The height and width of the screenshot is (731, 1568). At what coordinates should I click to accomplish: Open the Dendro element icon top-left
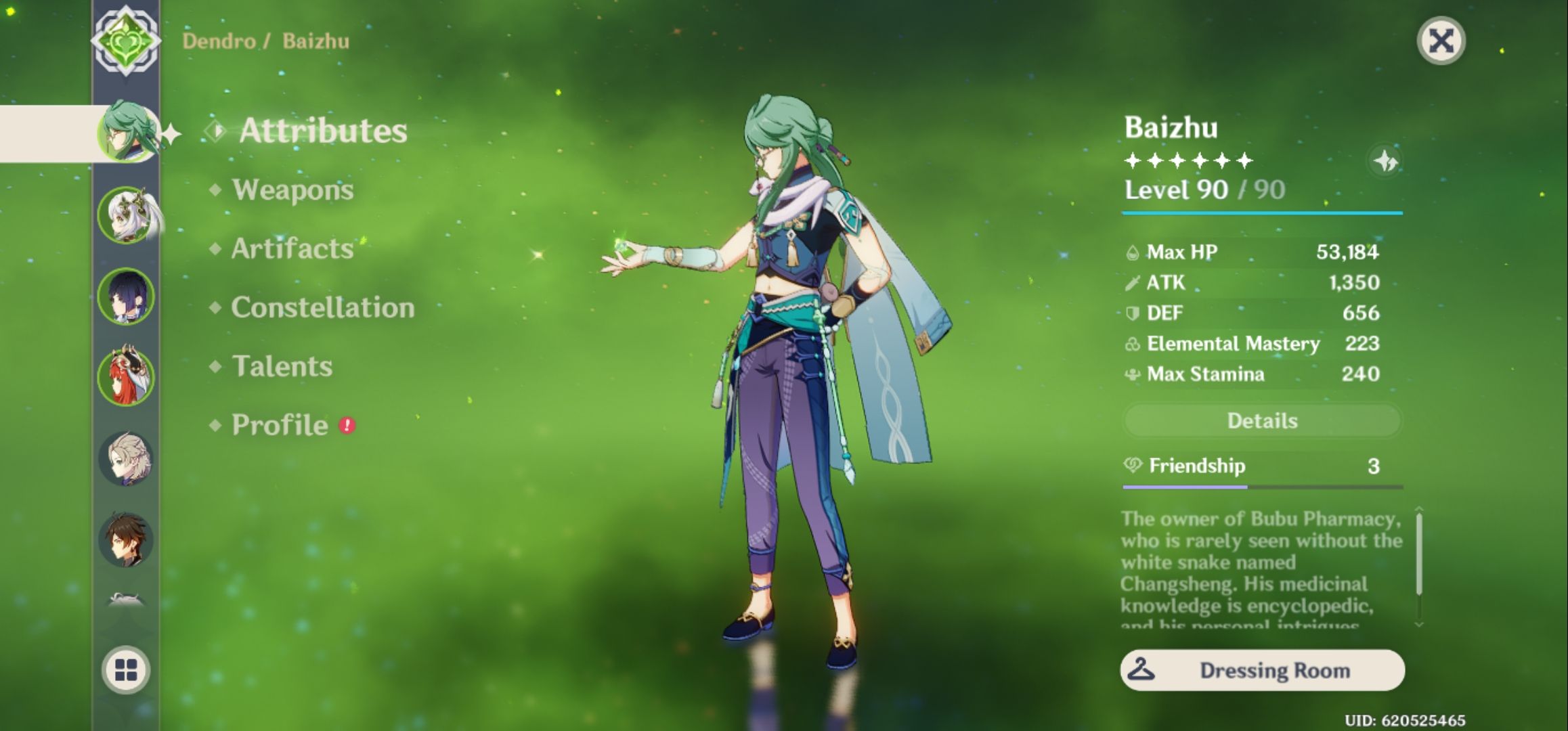pyautogui.click(x=126, y=42)
